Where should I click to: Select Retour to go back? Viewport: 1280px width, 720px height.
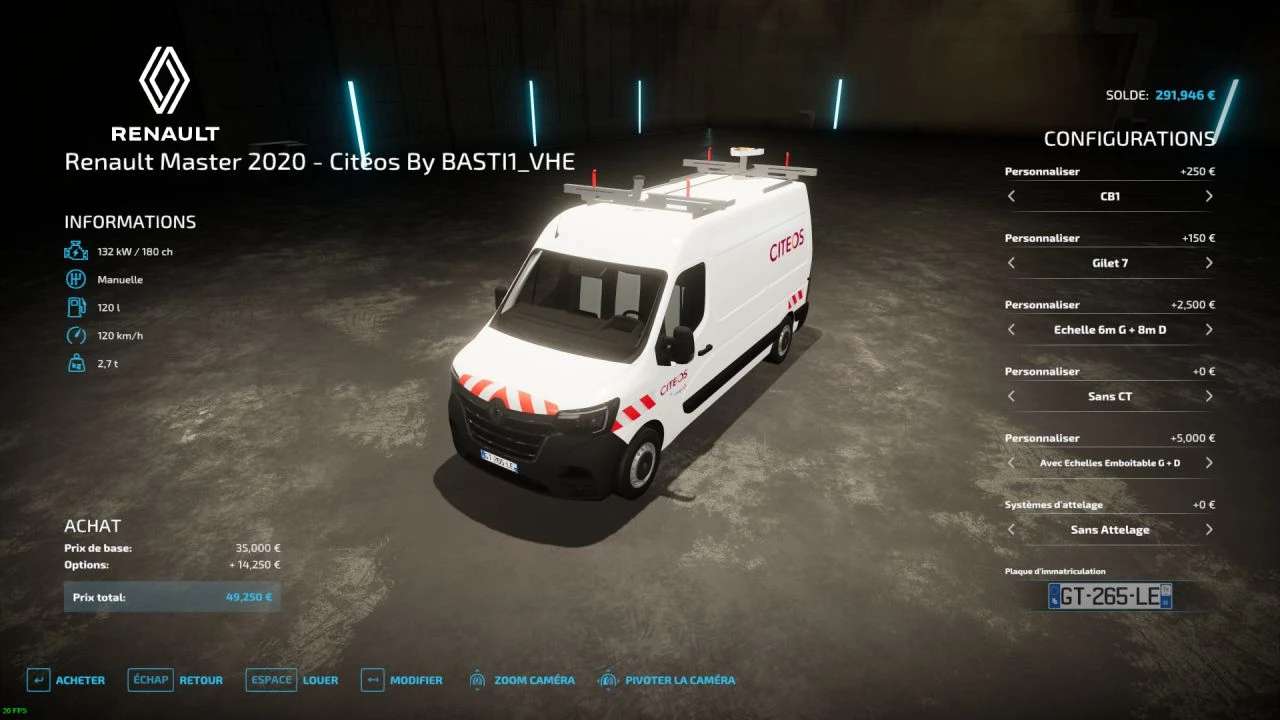200,680
